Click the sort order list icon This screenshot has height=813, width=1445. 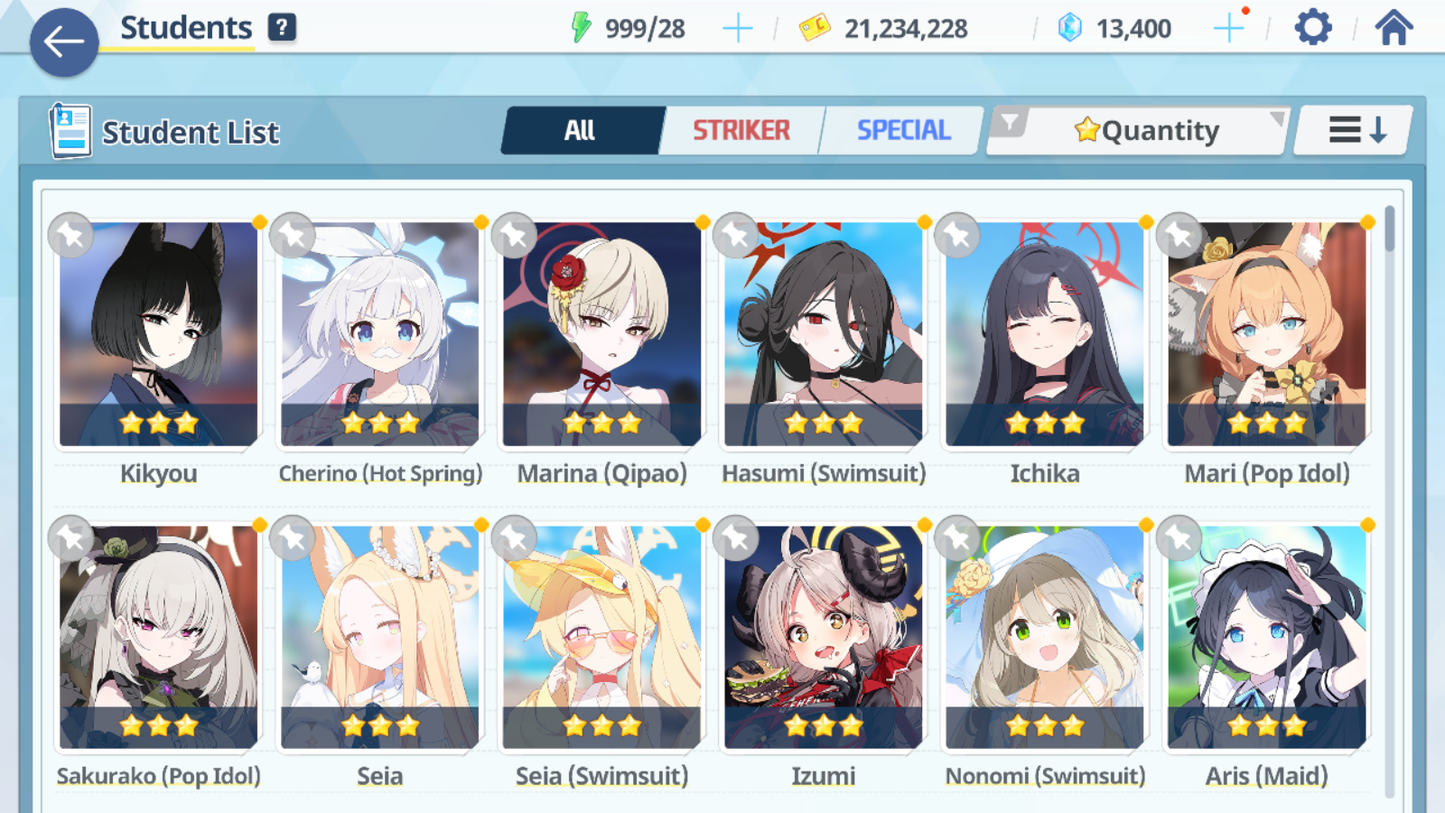point(1352,129)
